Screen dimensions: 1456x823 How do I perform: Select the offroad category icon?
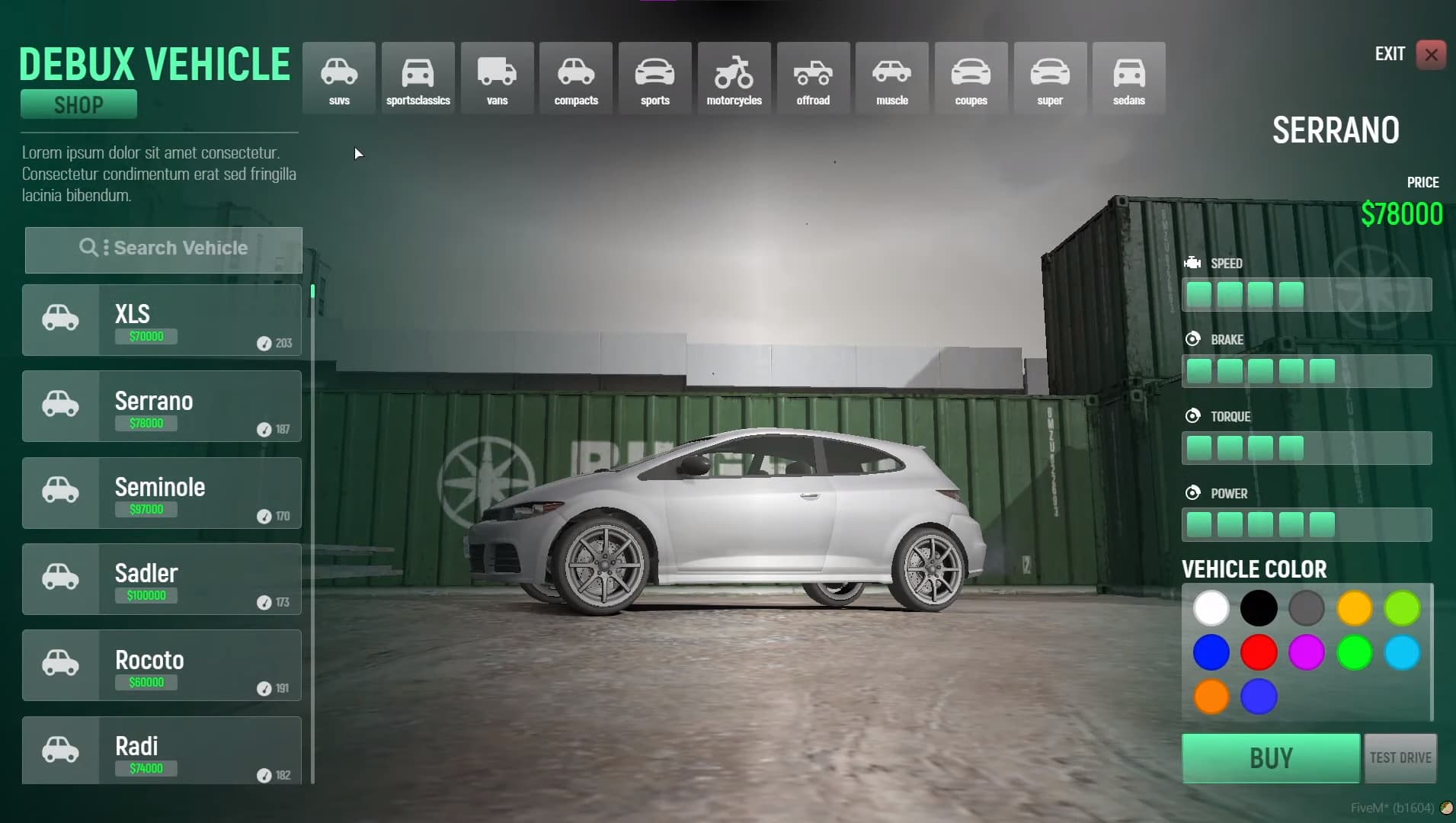point(813,76)
